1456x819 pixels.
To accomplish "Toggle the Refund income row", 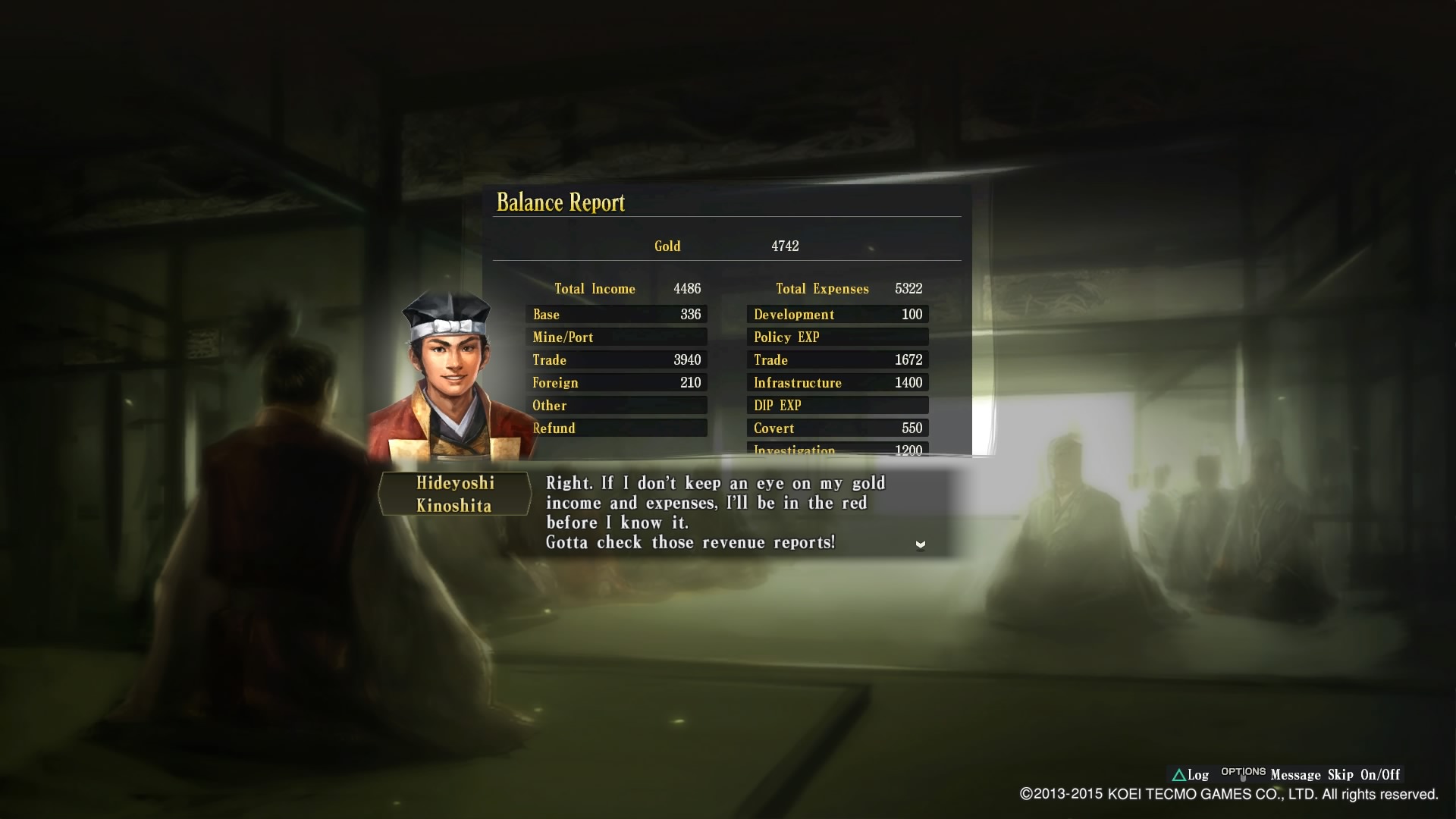I will point(616,428).
